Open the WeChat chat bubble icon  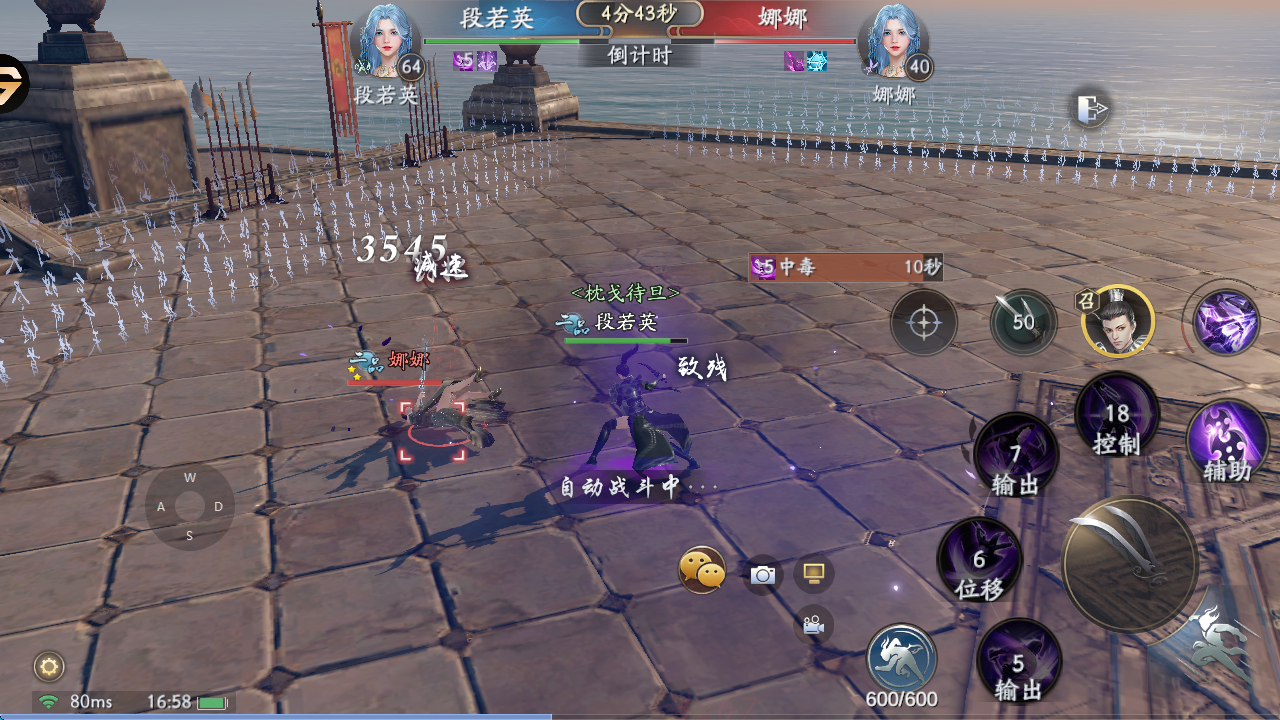click(702, 571)
